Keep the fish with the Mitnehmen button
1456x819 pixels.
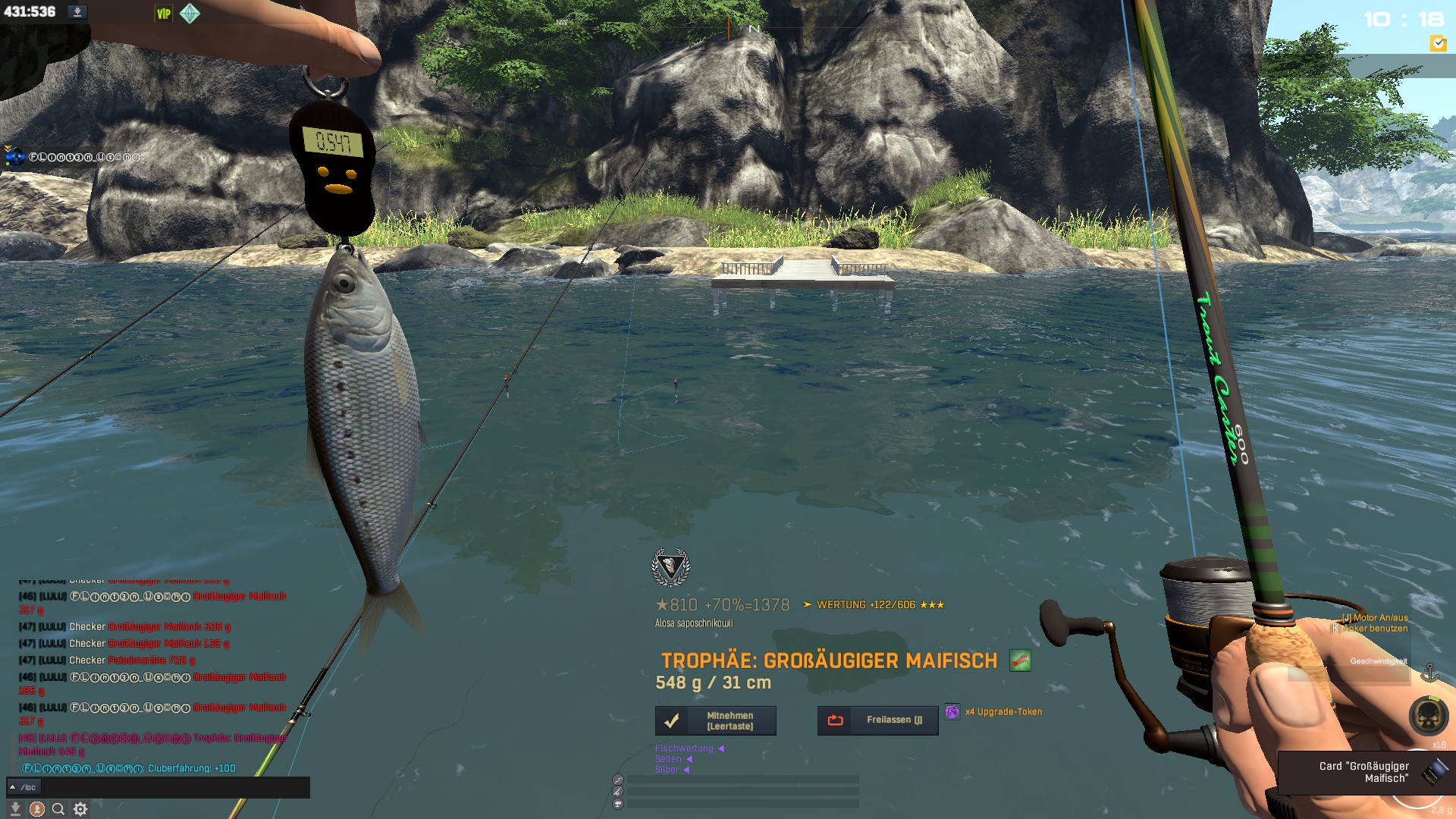[715, 720]
